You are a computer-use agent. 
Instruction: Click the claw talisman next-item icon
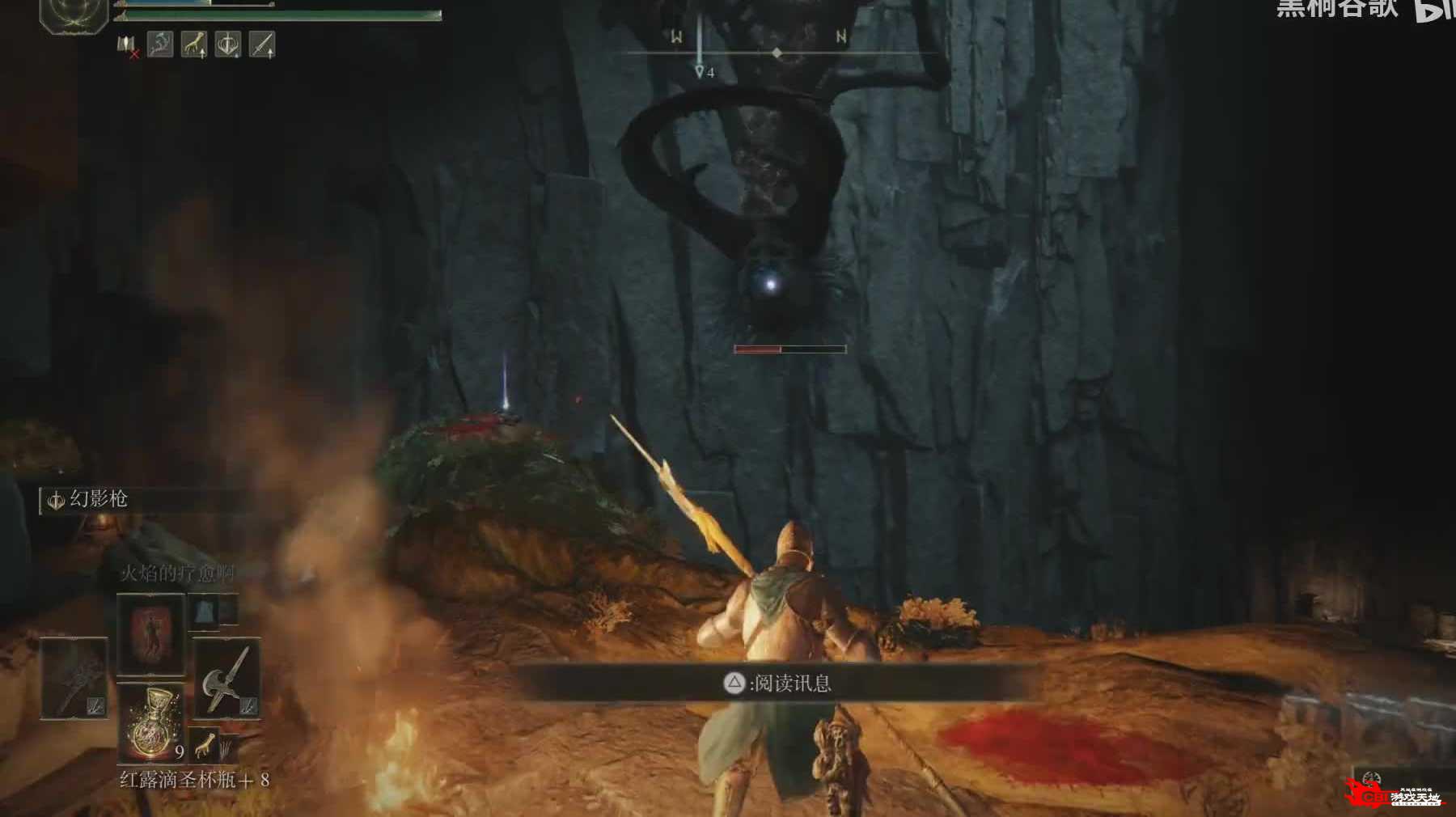(x=205, y=743)
